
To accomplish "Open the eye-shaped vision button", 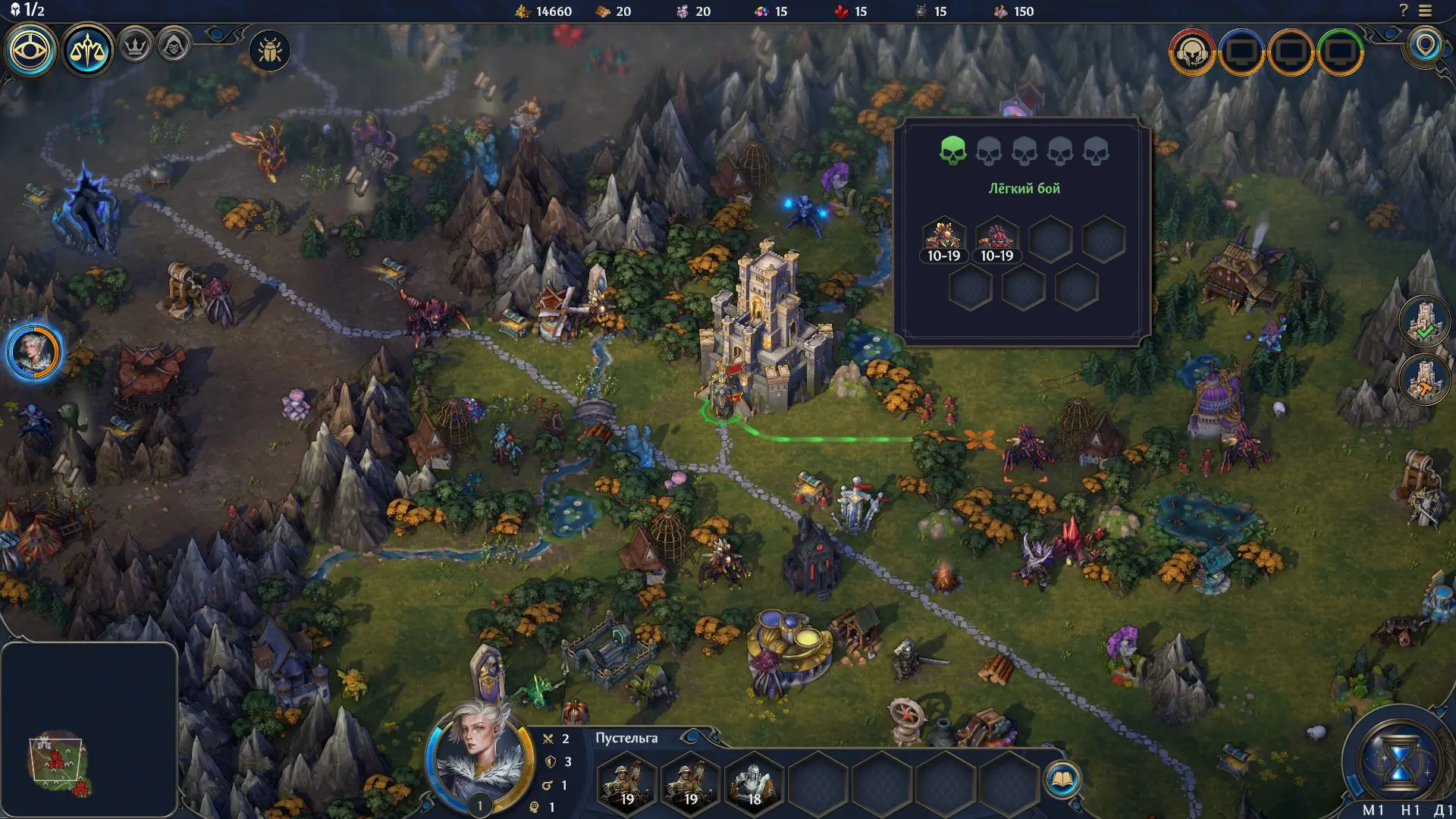I will (30, 51).
